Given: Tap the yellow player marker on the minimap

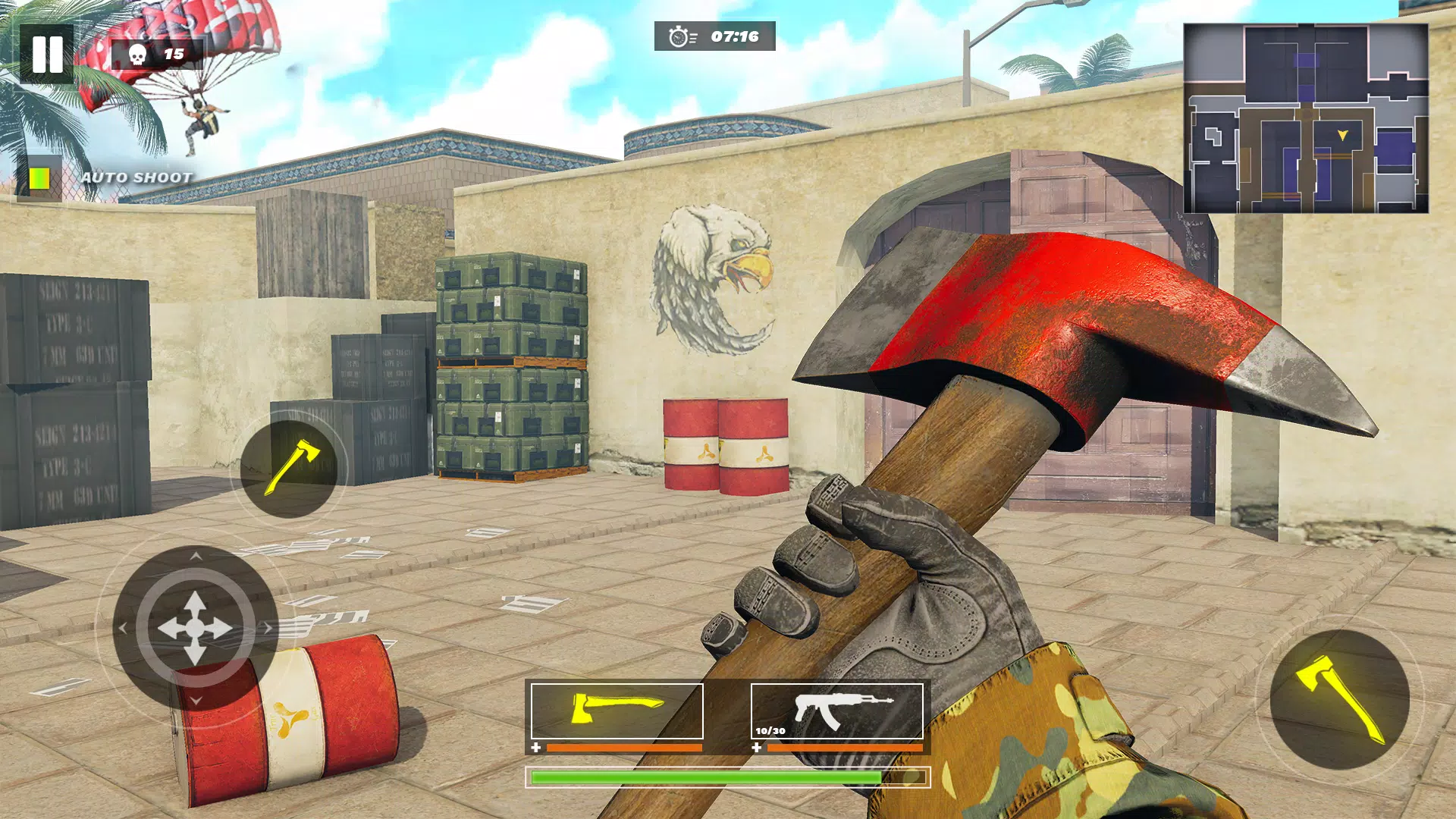Looking at the screenshot, I should [1341, 136].
